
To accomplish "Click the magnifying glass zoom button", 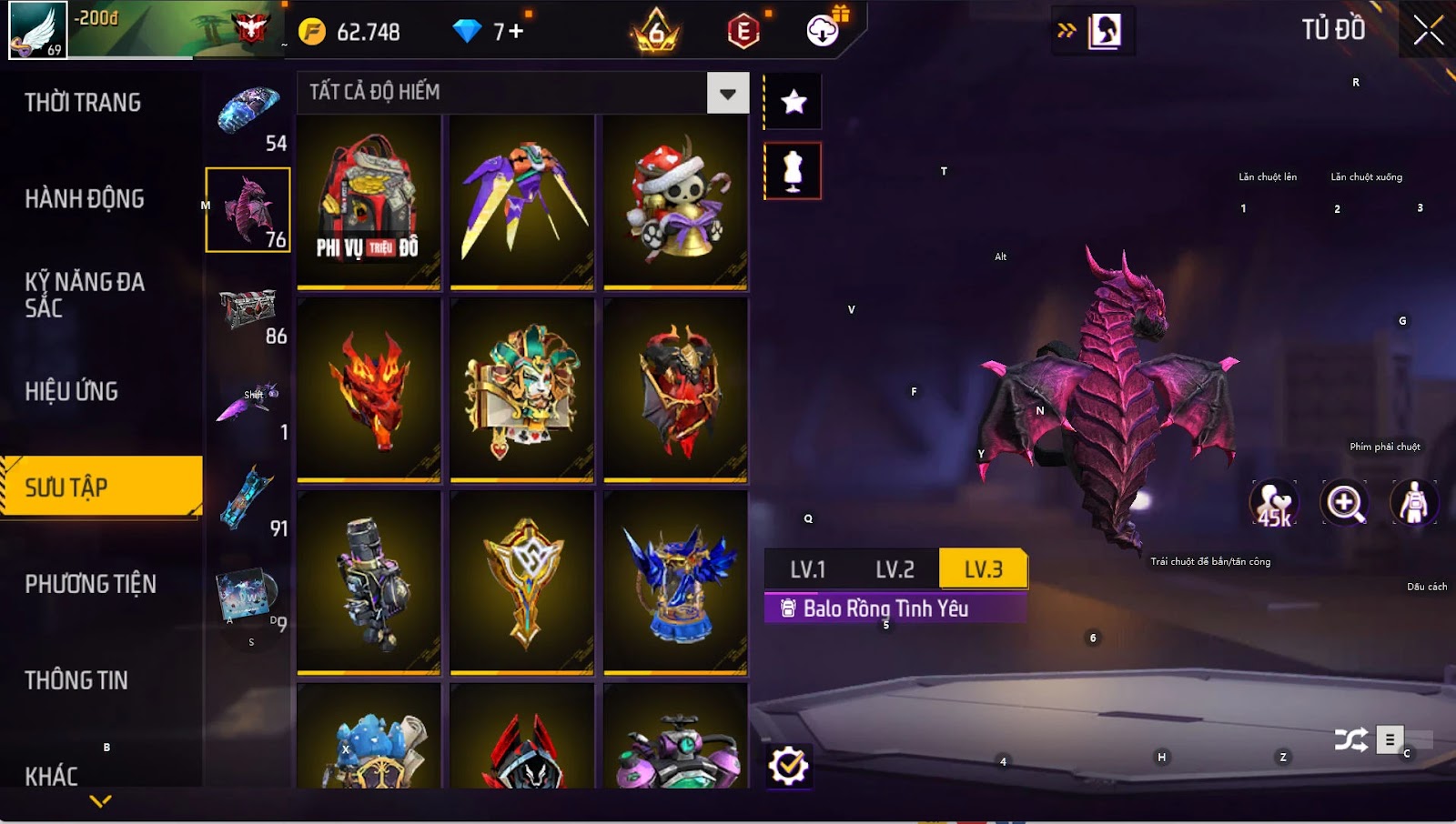I will click(x=1345, y=503).
